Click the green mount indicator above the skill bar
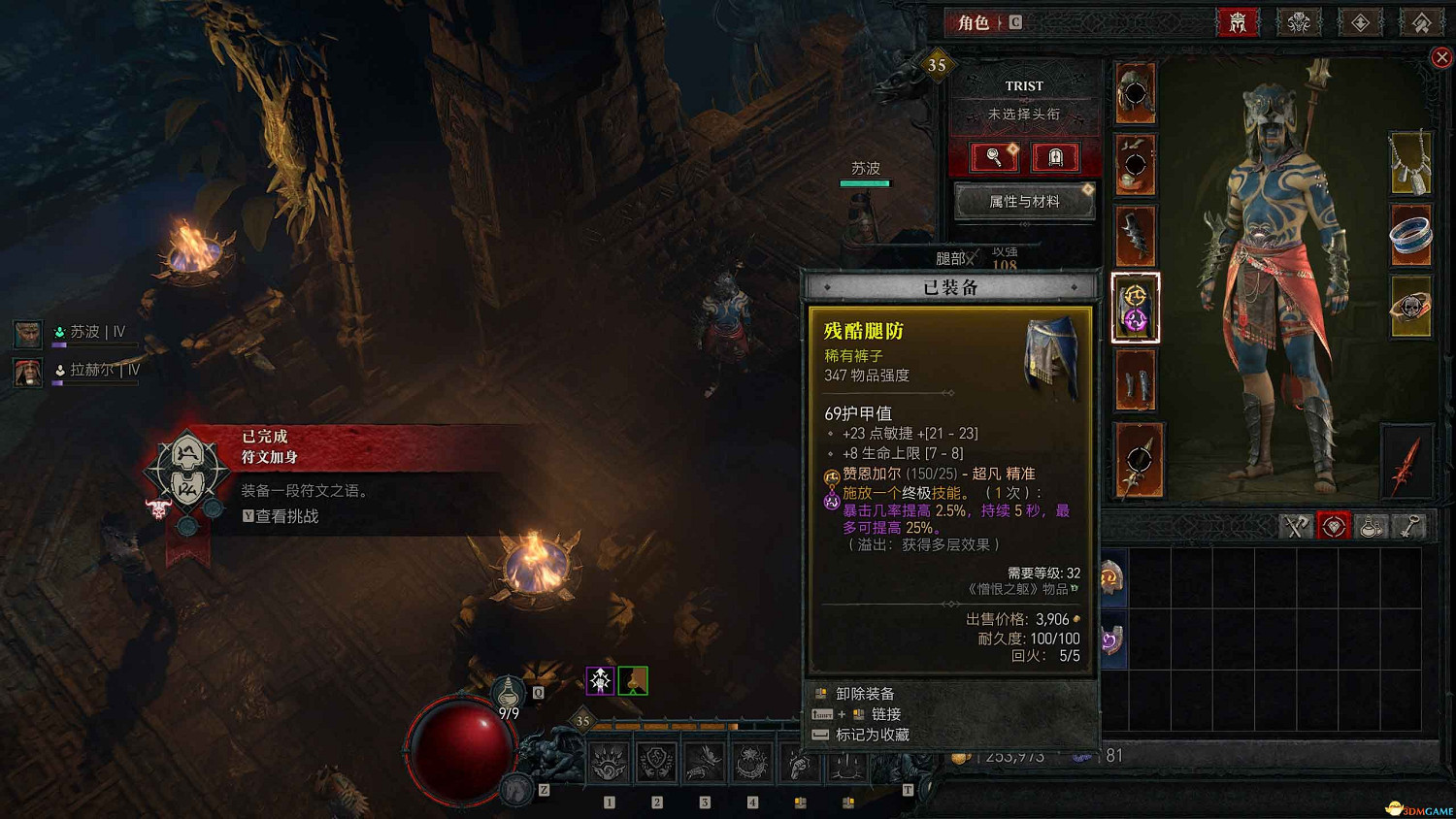 (632, 680)
